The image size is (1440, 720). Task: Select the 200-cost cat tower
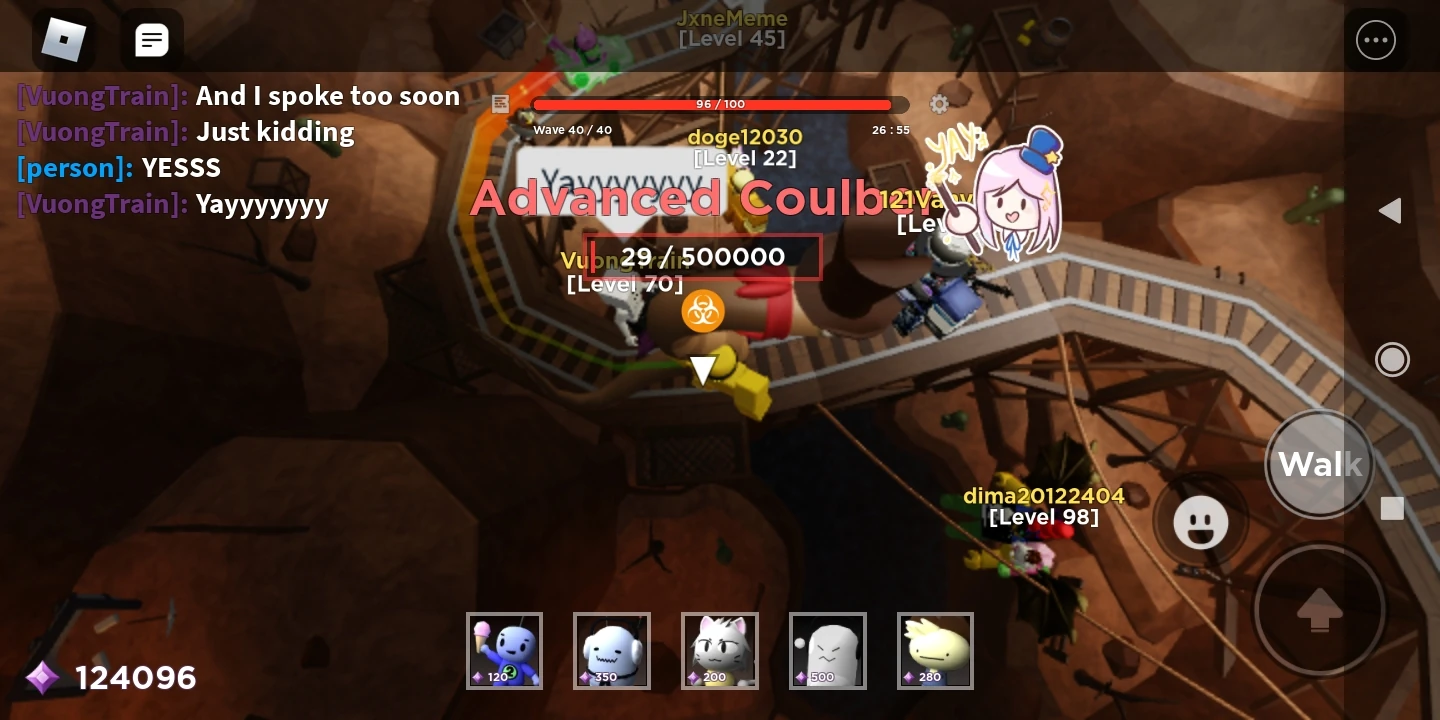coord(720,650)
